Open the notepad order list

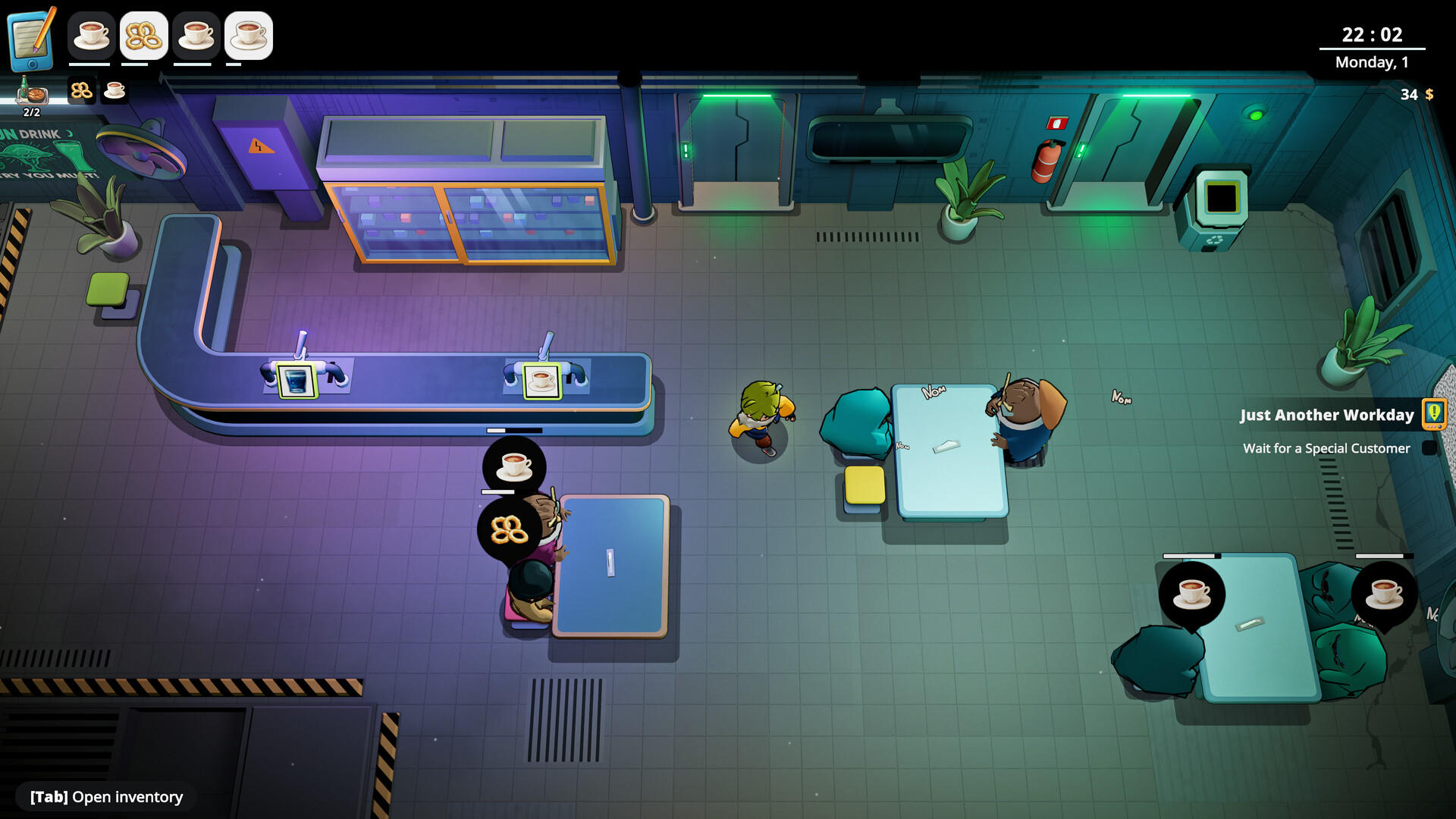[30, 36]
